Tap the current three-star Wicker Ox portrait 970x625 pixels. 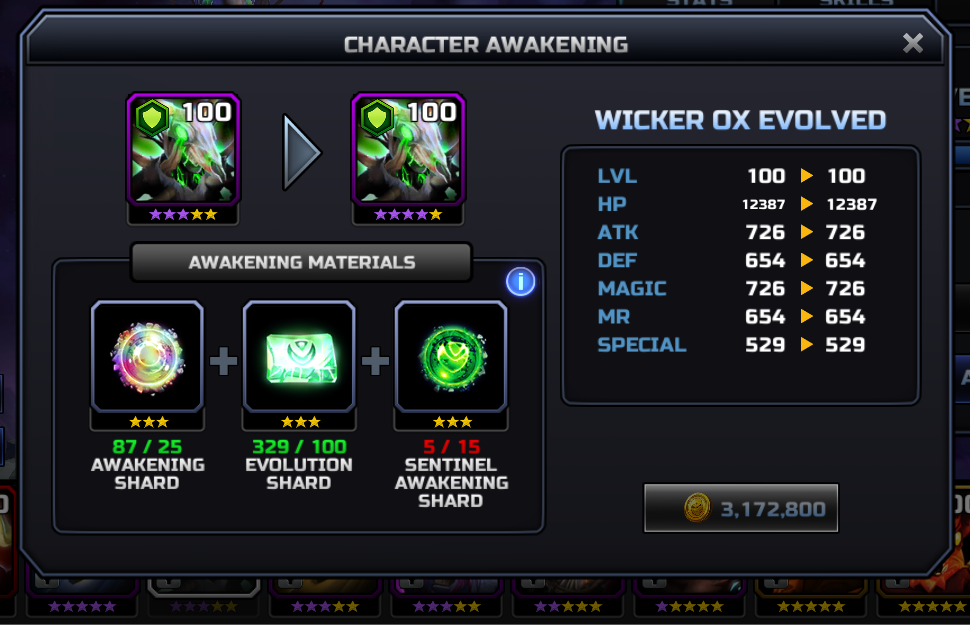pos(183,150)
